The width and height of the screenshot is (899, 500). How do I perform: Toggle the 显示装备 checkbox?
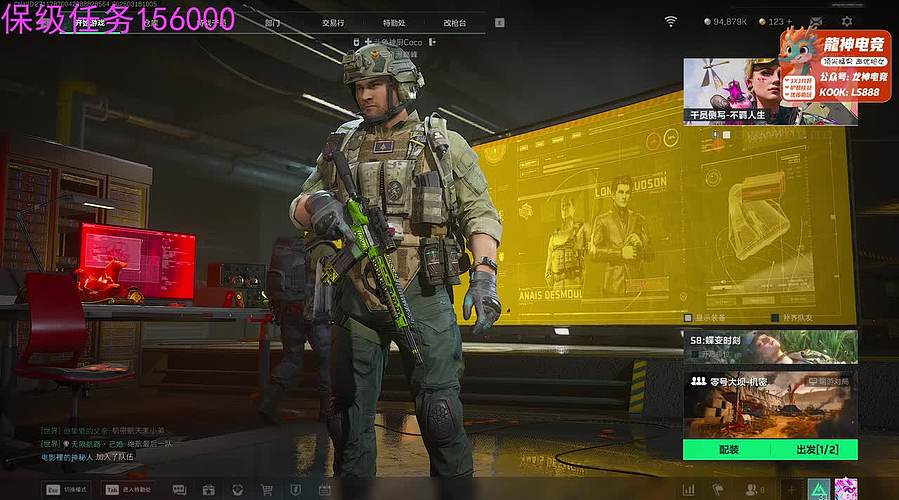(687, 318)
